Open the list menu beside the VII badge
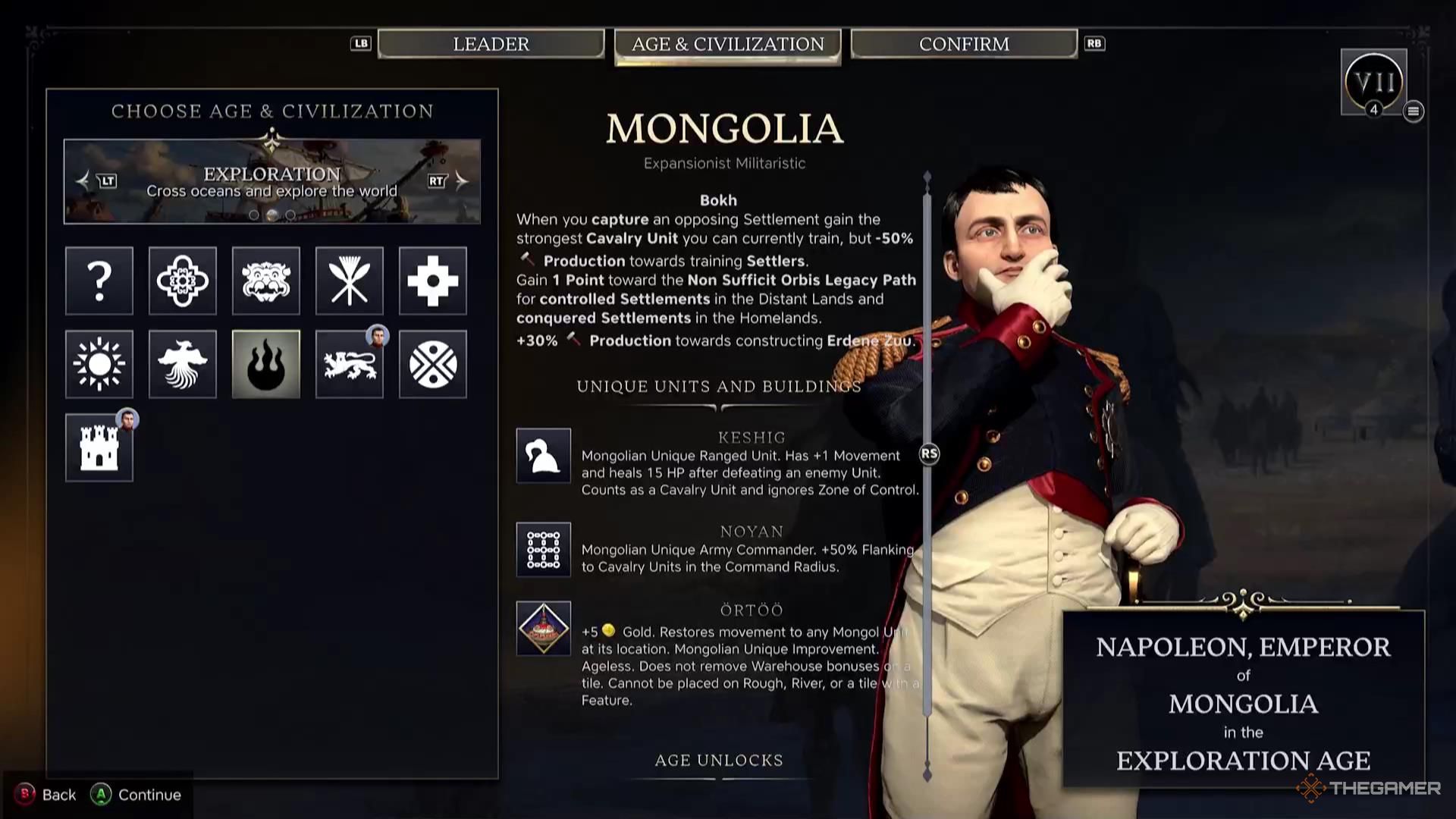This screenshot has width=1456, height=819. [x=1413, y=111]
